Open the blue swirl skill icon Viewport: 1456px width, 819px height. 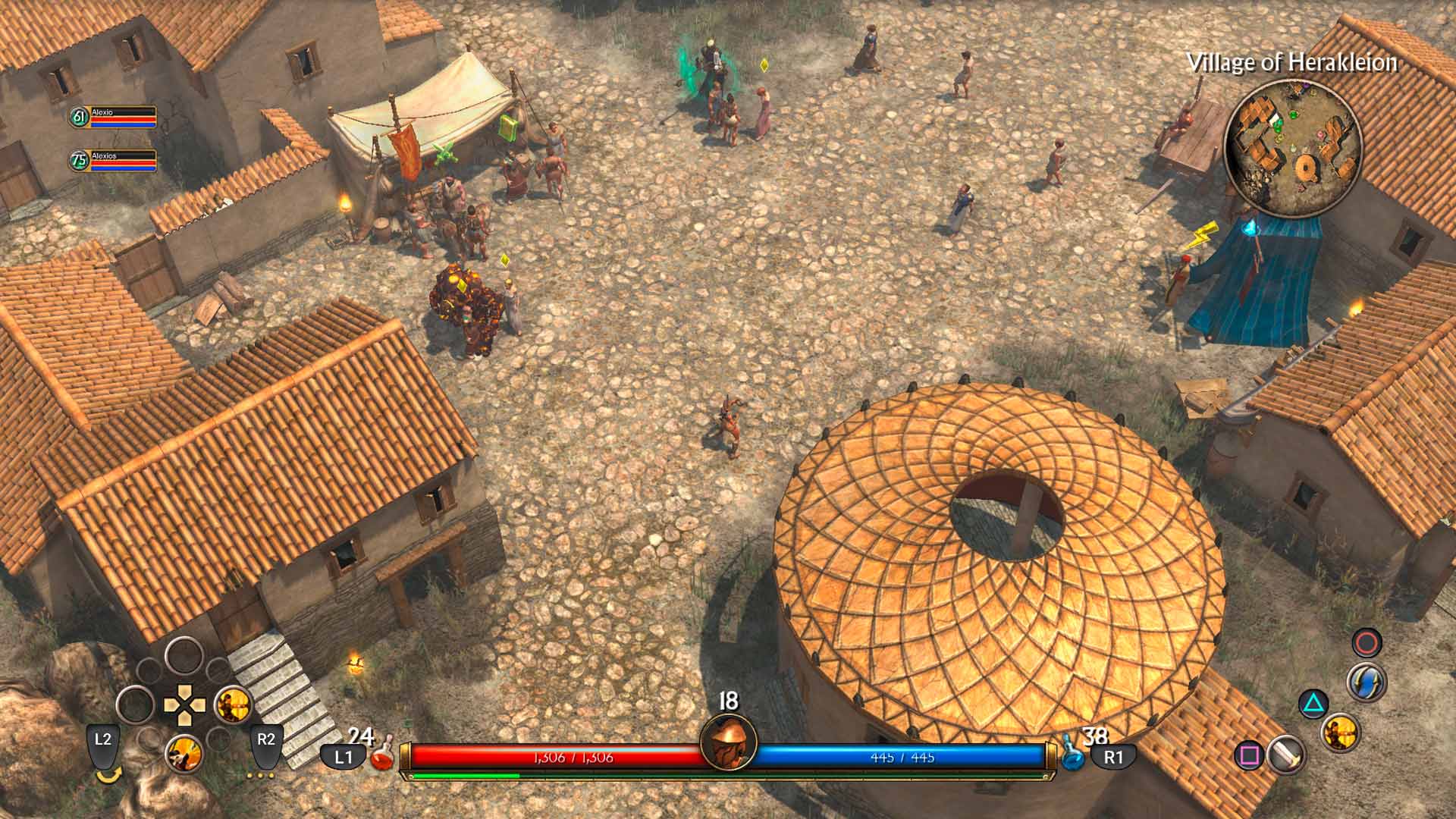pyautogui.click(x=1367, y=682)
